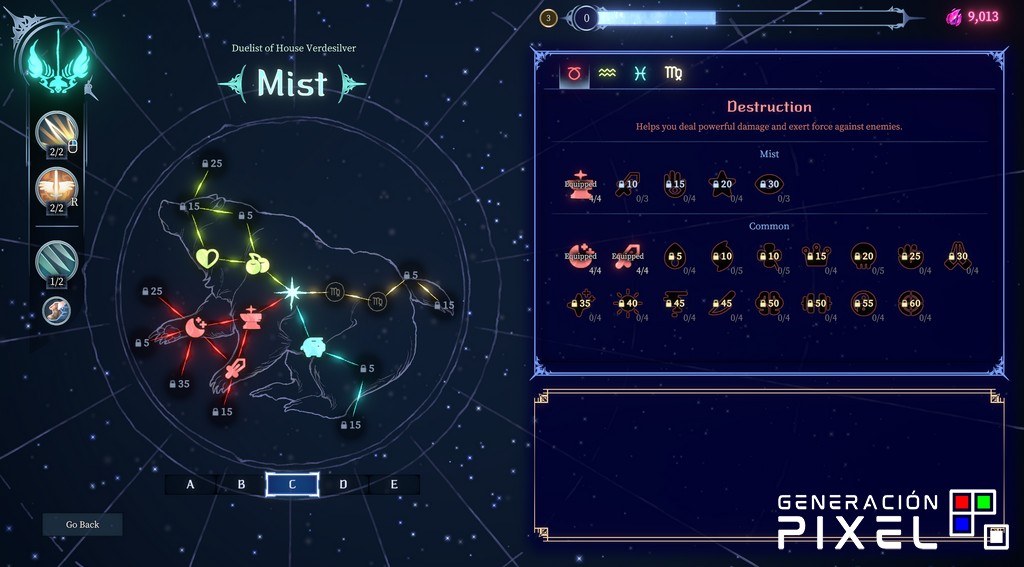Select loadout tab A

pyautogui.click(x=190, y=485)
